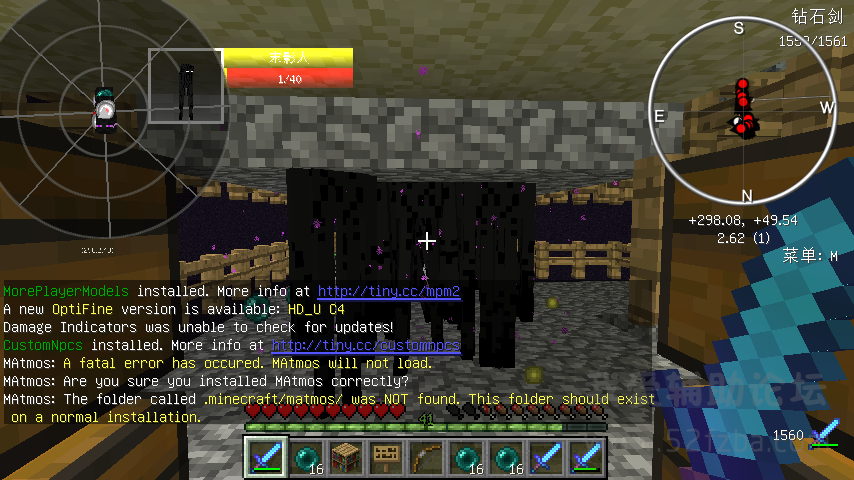The width and height of the screenshot is (854, 480).
Task: Open the tiny.cc/mpm2 link in chat
Action: coord(389,292)
